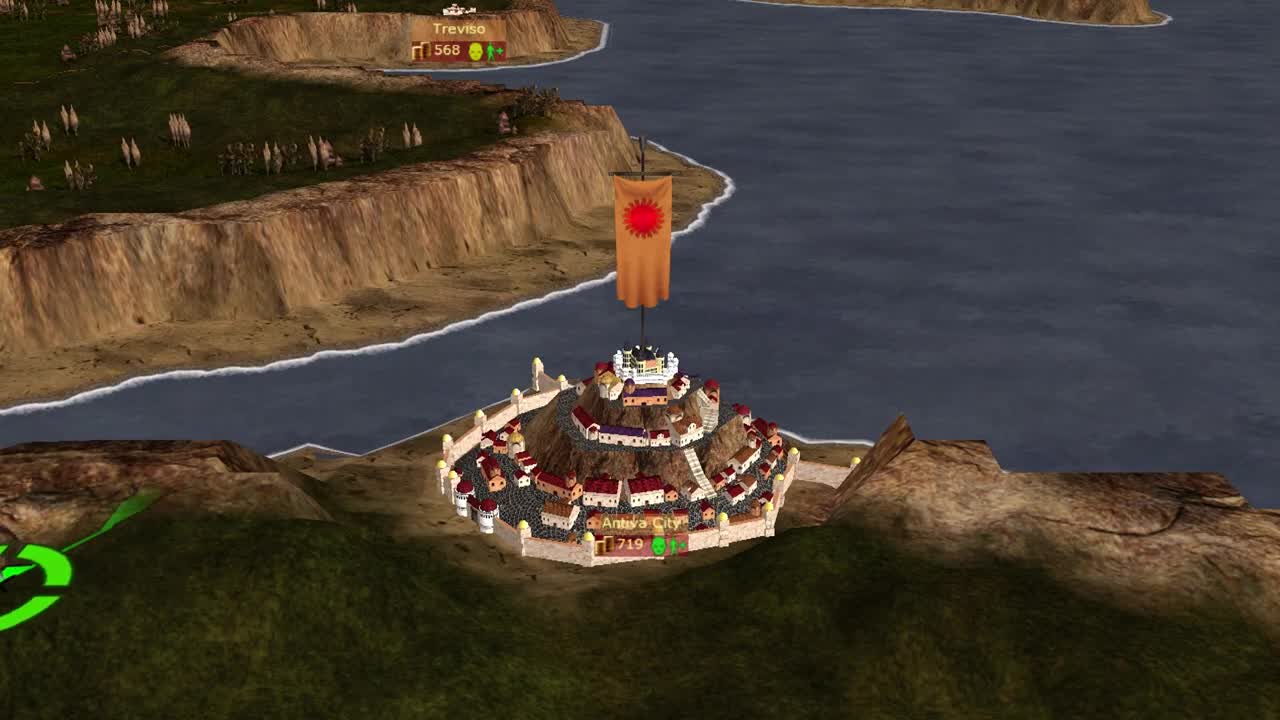
Task: Select the Antiva City settlement label
Action: coord(641,524)
